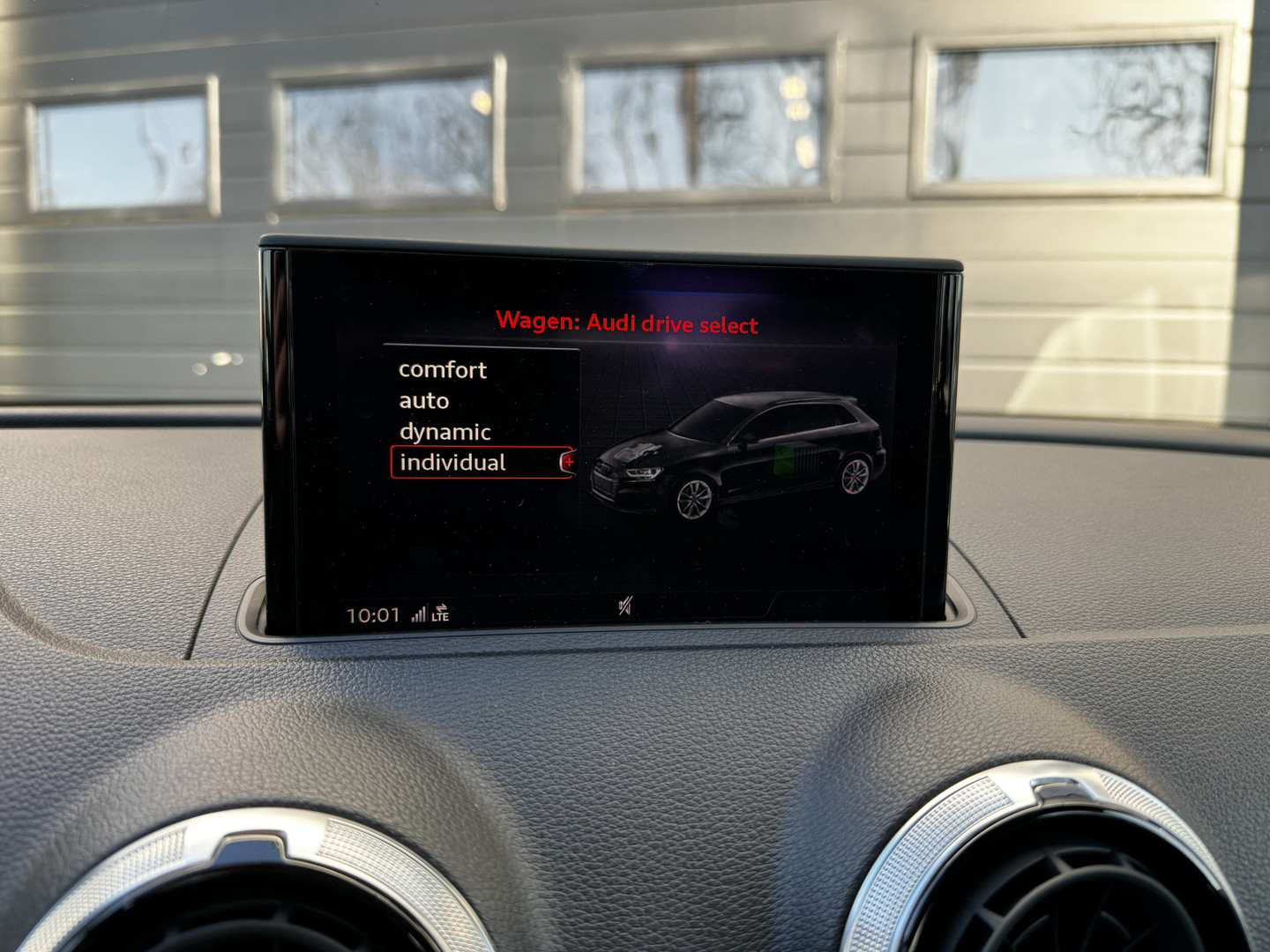This screenshot has height=952, width=1270.
Task: Activate the dynamic drive mode
Action: 444,433
